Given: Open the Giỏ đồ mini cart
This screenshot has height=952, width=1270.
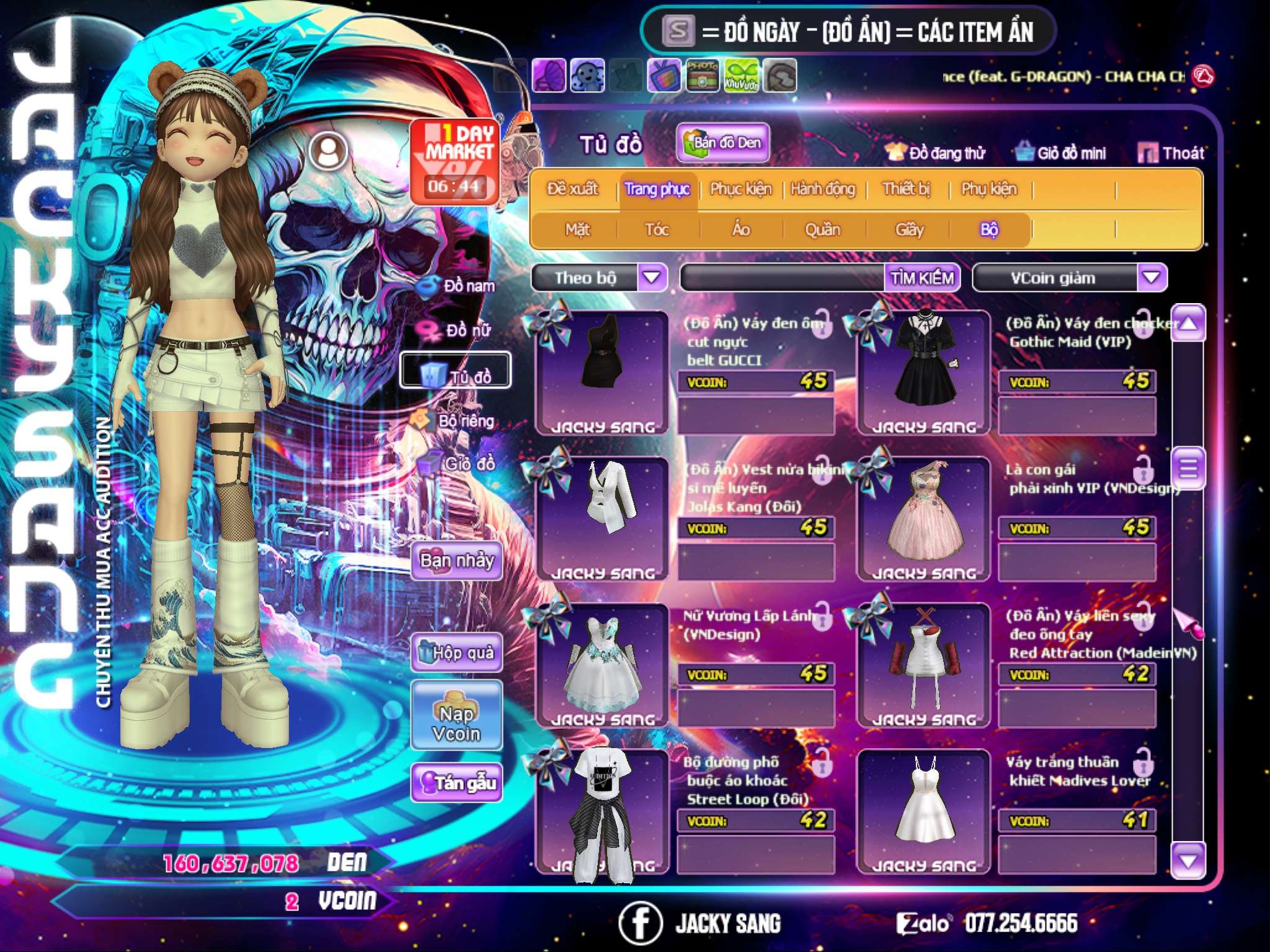Looking at the screenshot, I should click(x=1061, y=153).
